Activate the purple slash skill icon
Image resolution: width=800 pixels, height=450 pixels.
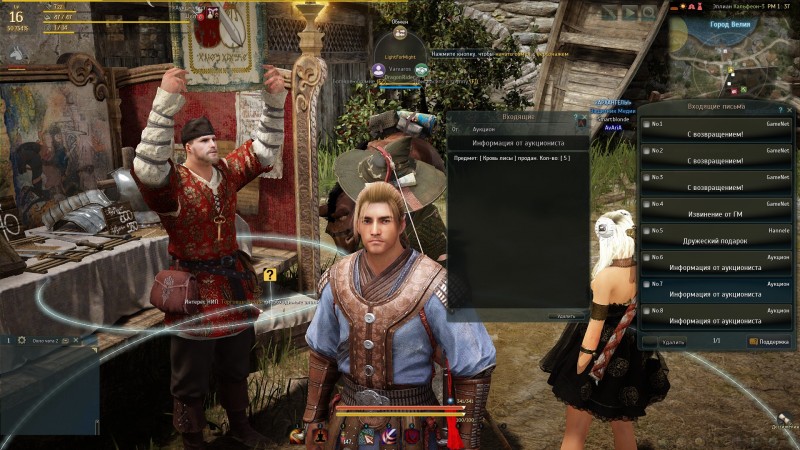coord(391,435)
